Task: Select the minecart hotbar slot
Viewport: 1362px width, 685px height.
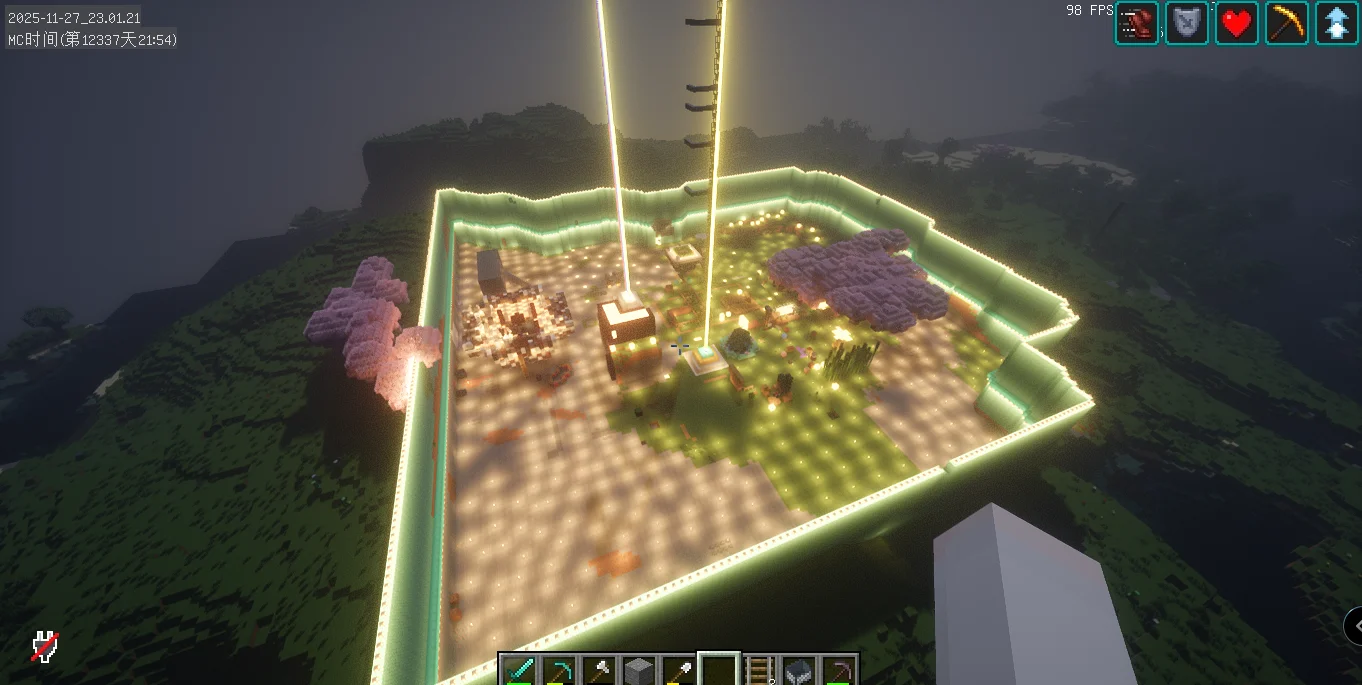Action: [799, 670]
